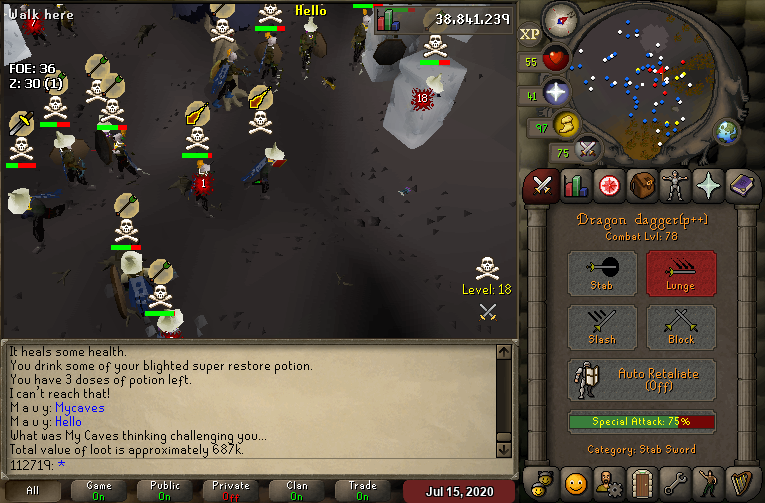Image resolution: width=765 pixels, height=503 pixels.
Task: Select the Public chat tab
Action: click(x=165, y=490)
